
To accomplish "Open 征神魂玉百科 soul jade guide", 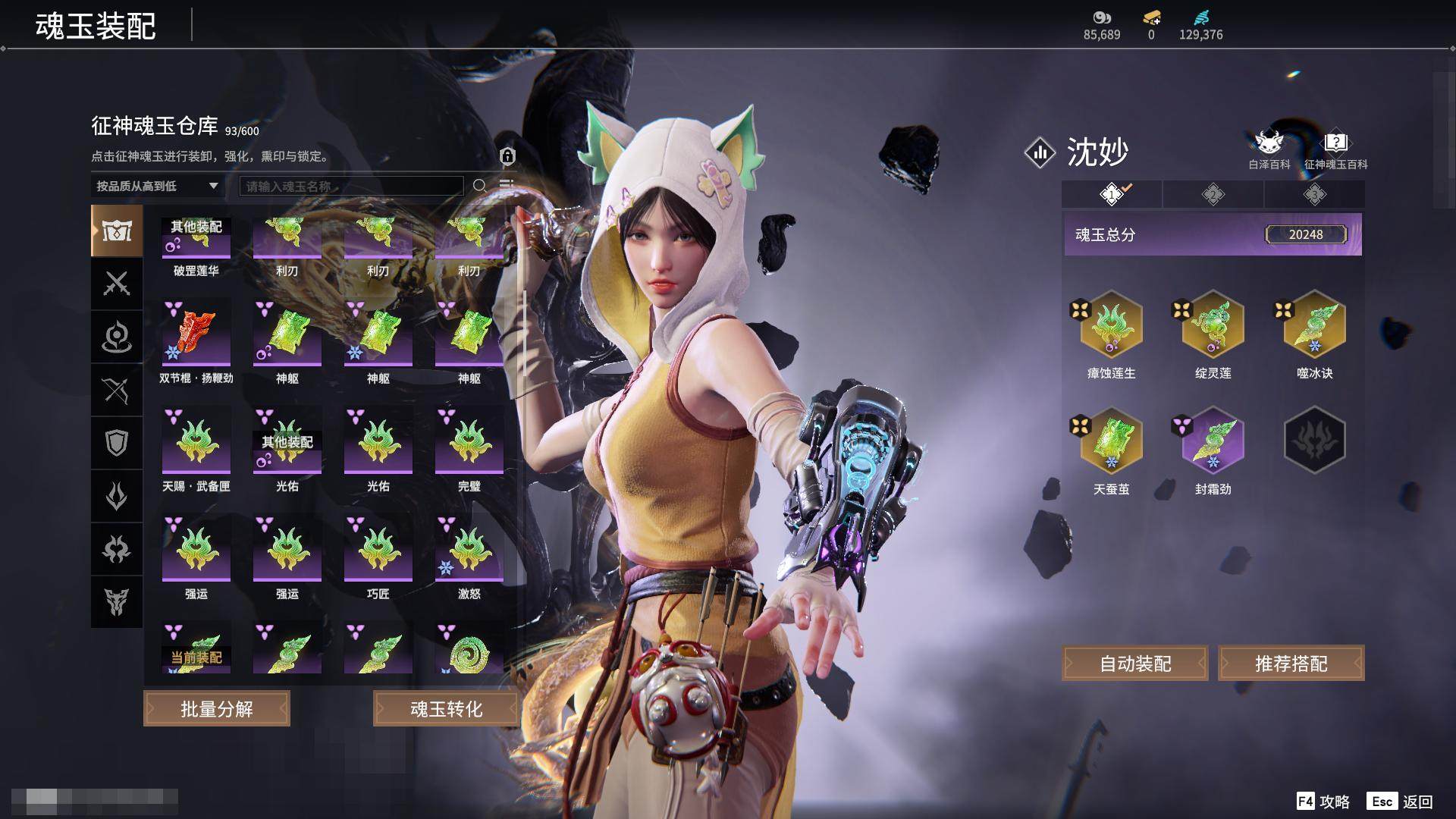I will 1335,149.
